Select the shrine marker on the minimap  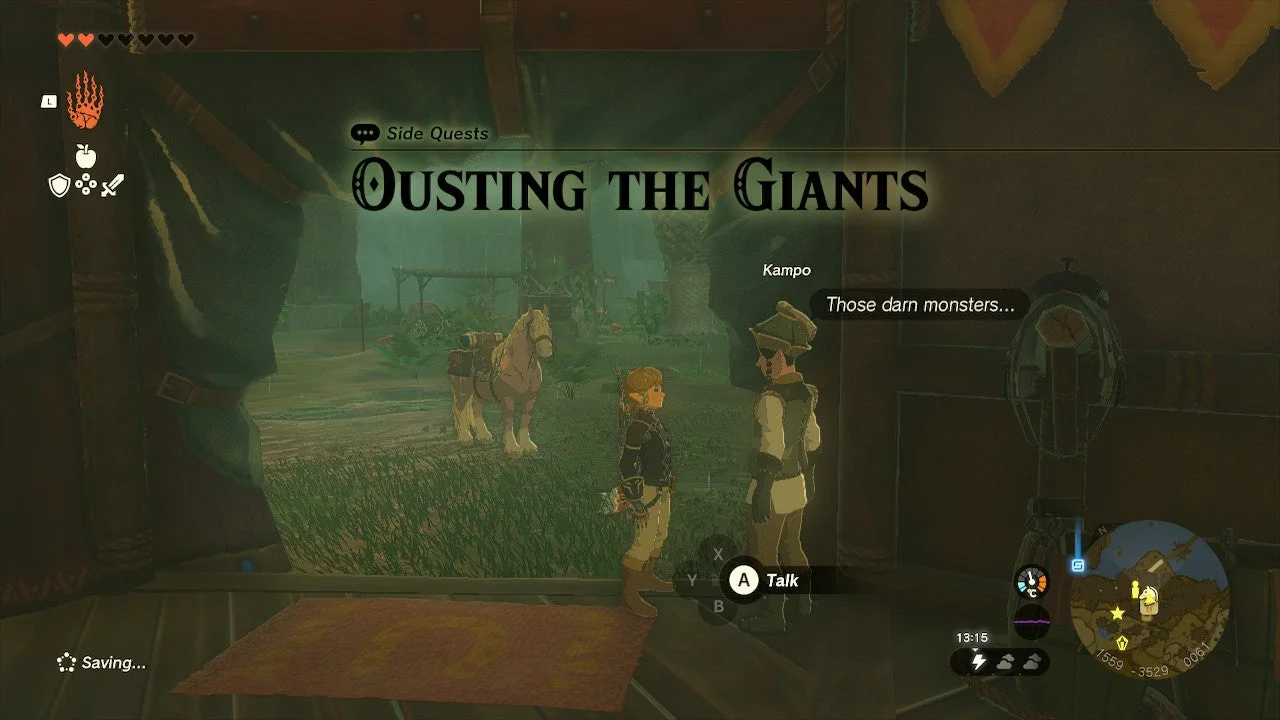[1122, 642]
